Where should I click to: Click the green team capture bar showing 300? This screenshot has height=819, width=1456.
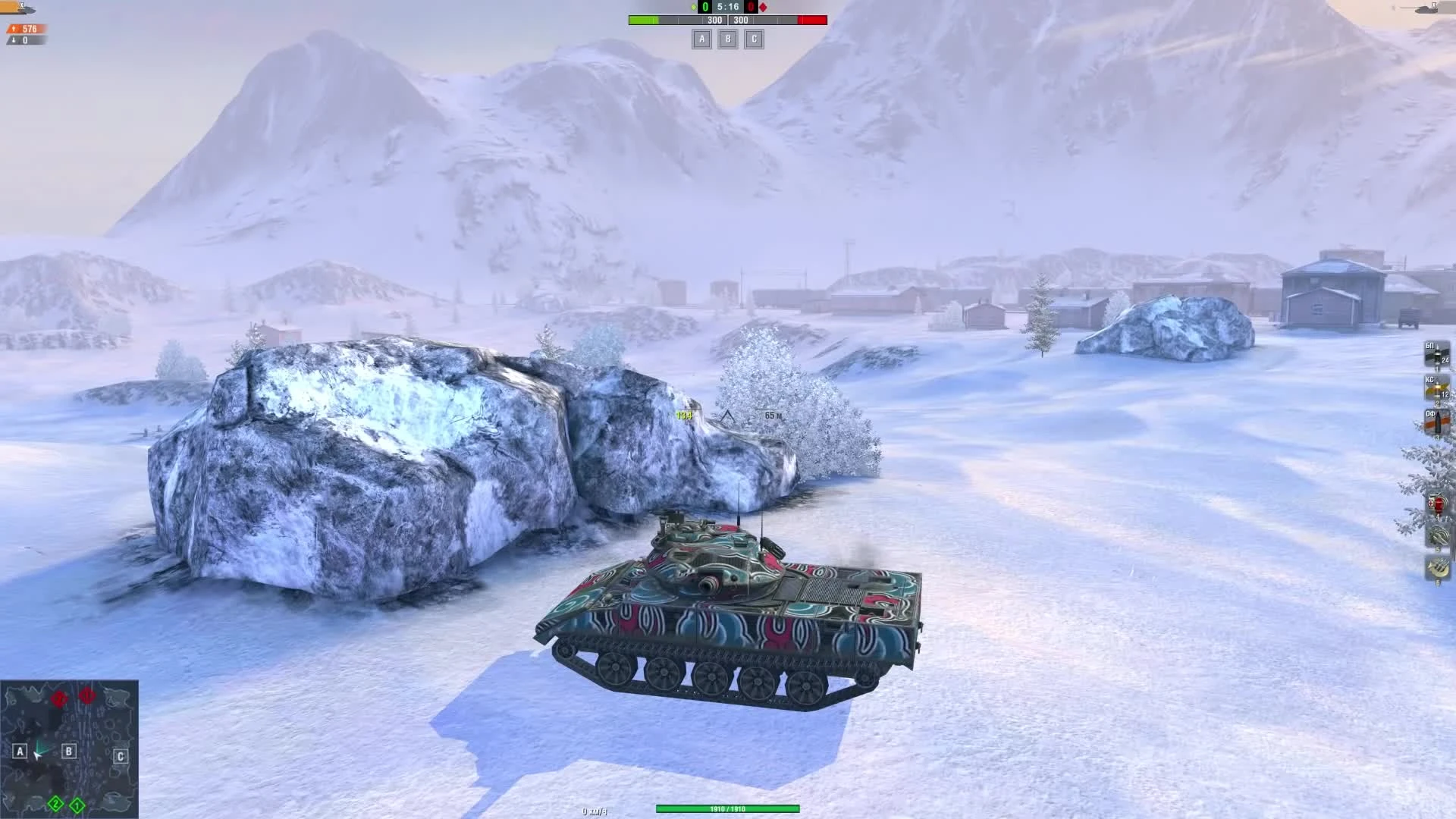[x=714, y=20]
